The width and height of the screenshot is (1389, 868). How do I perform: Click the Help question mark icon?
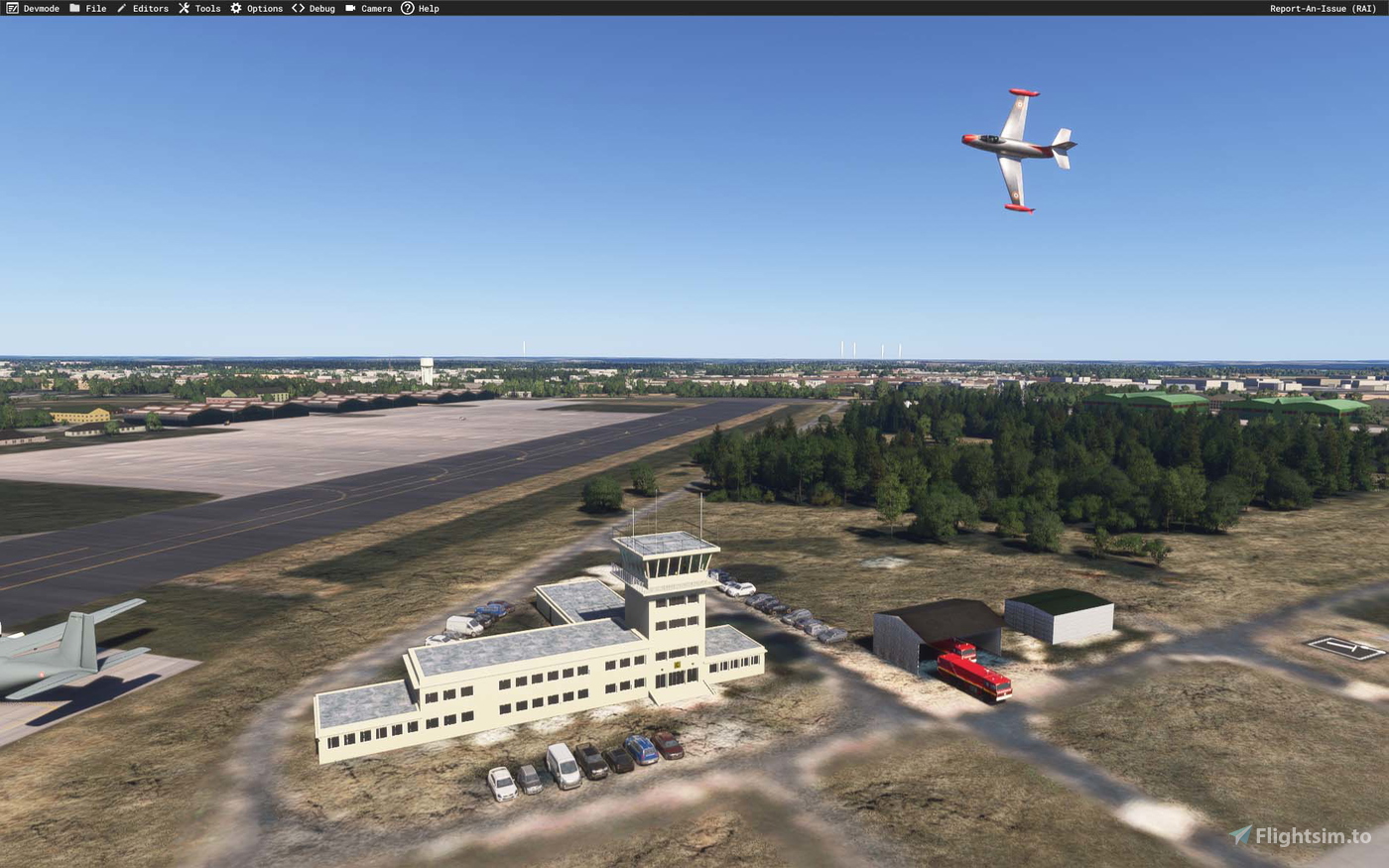coord(407,8)
